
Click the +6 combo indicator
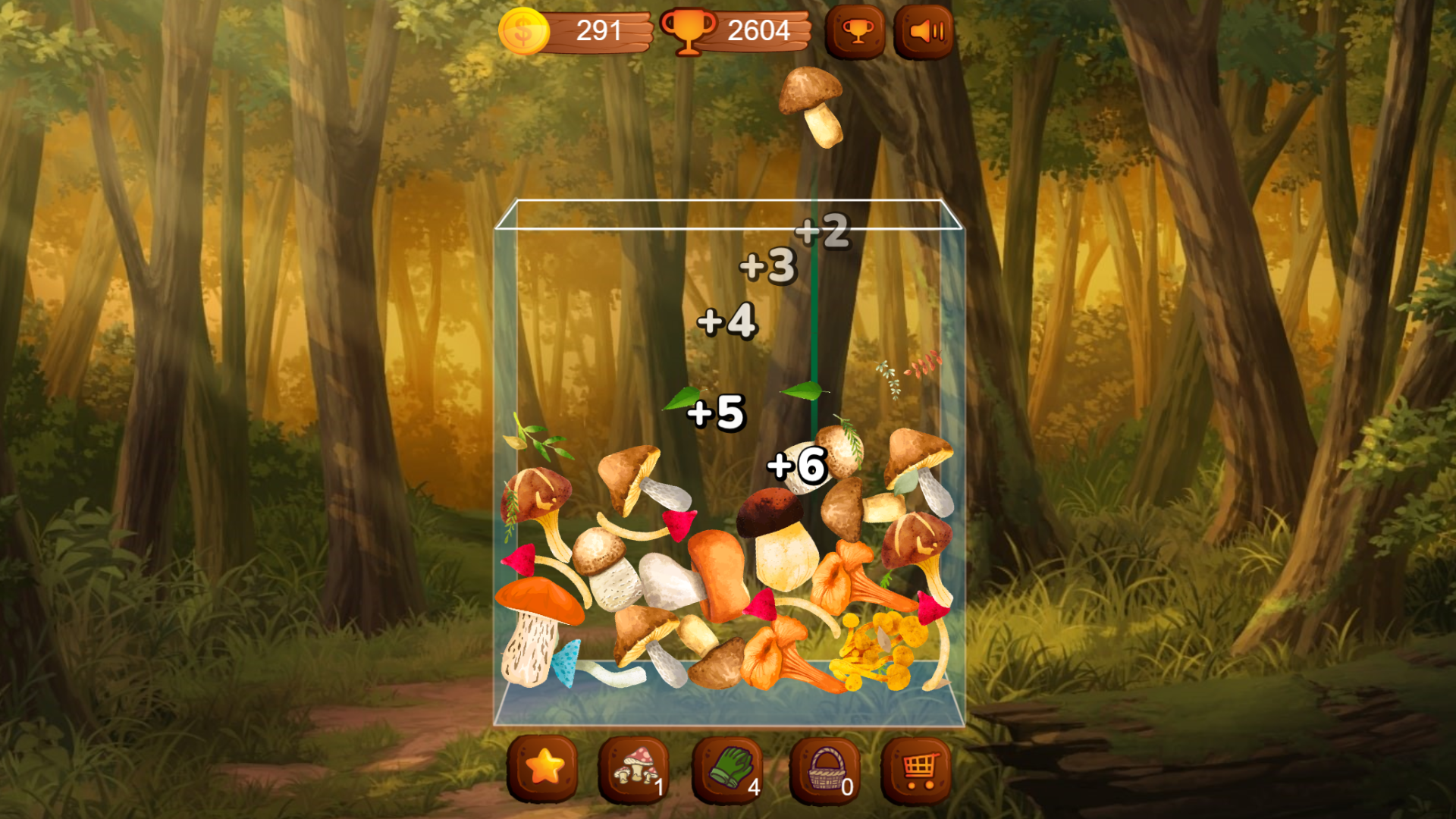point(795,466)
